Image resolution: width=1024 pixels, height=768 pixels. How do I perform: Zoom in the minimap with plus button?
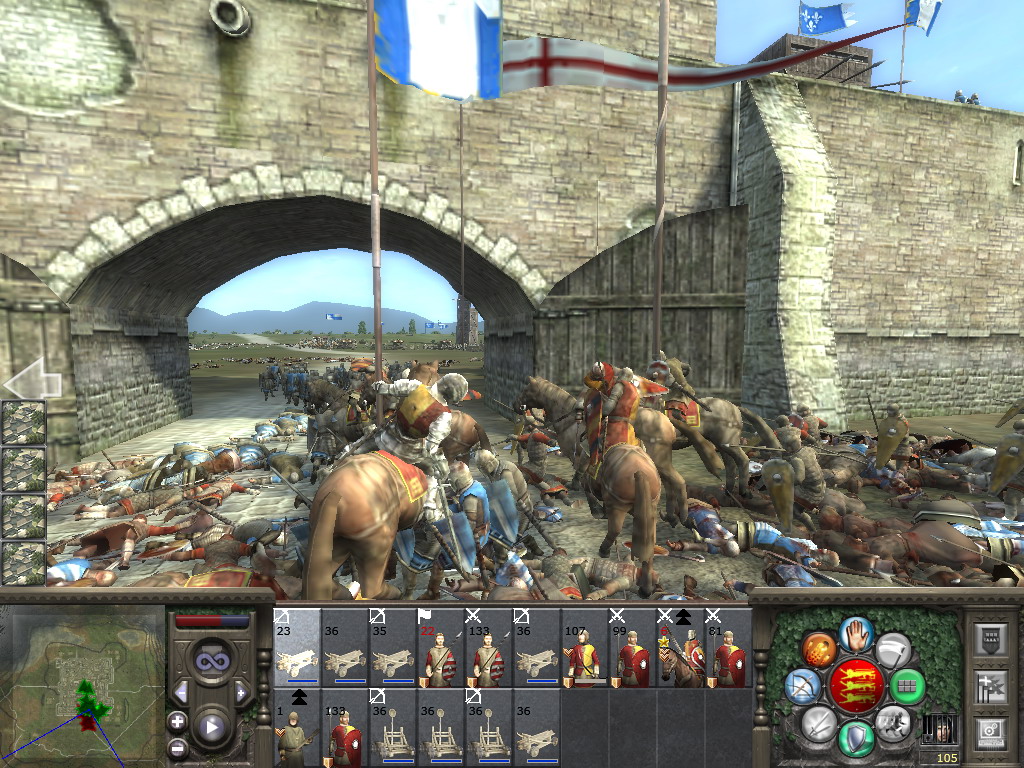coord(177,721)
